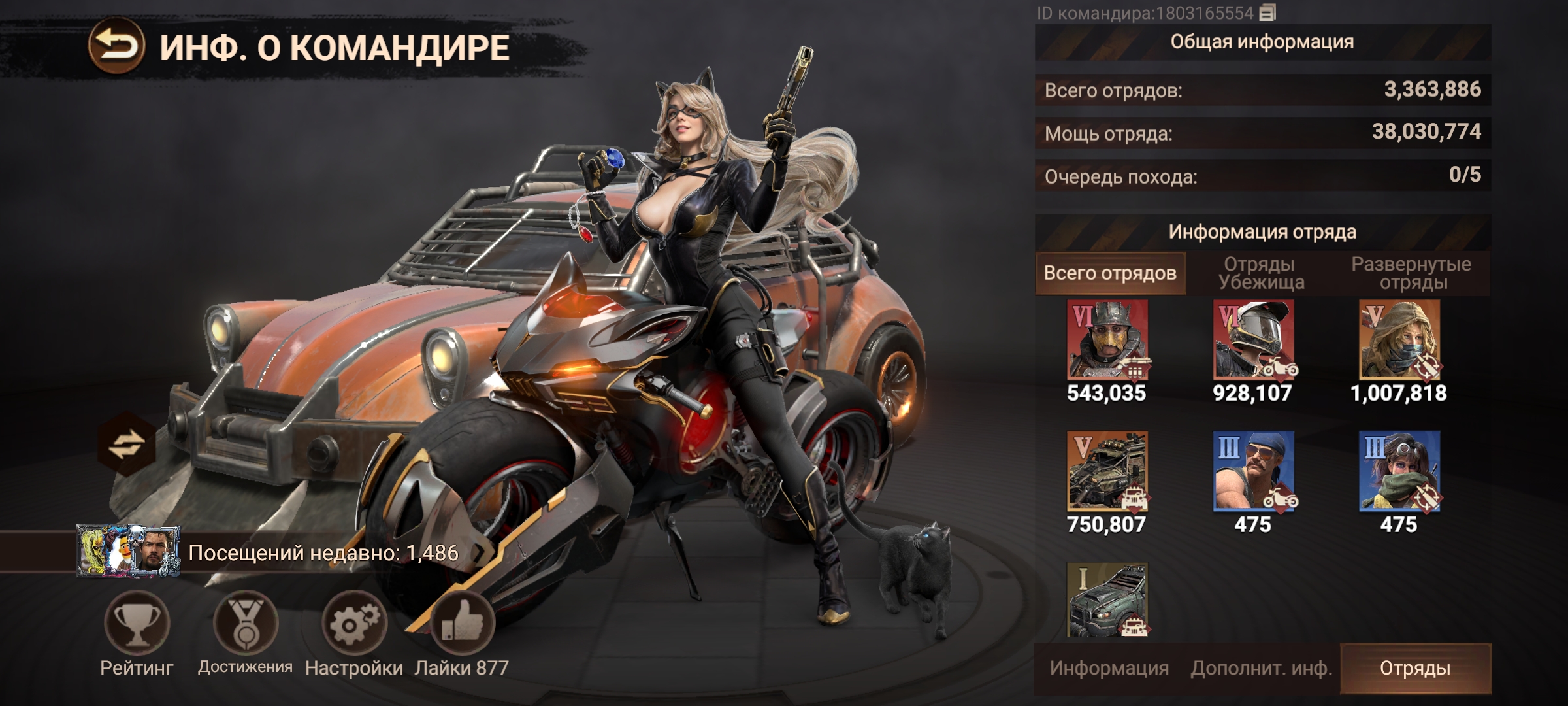Select the tier III bandana biker troop

tap(1253, 471)
